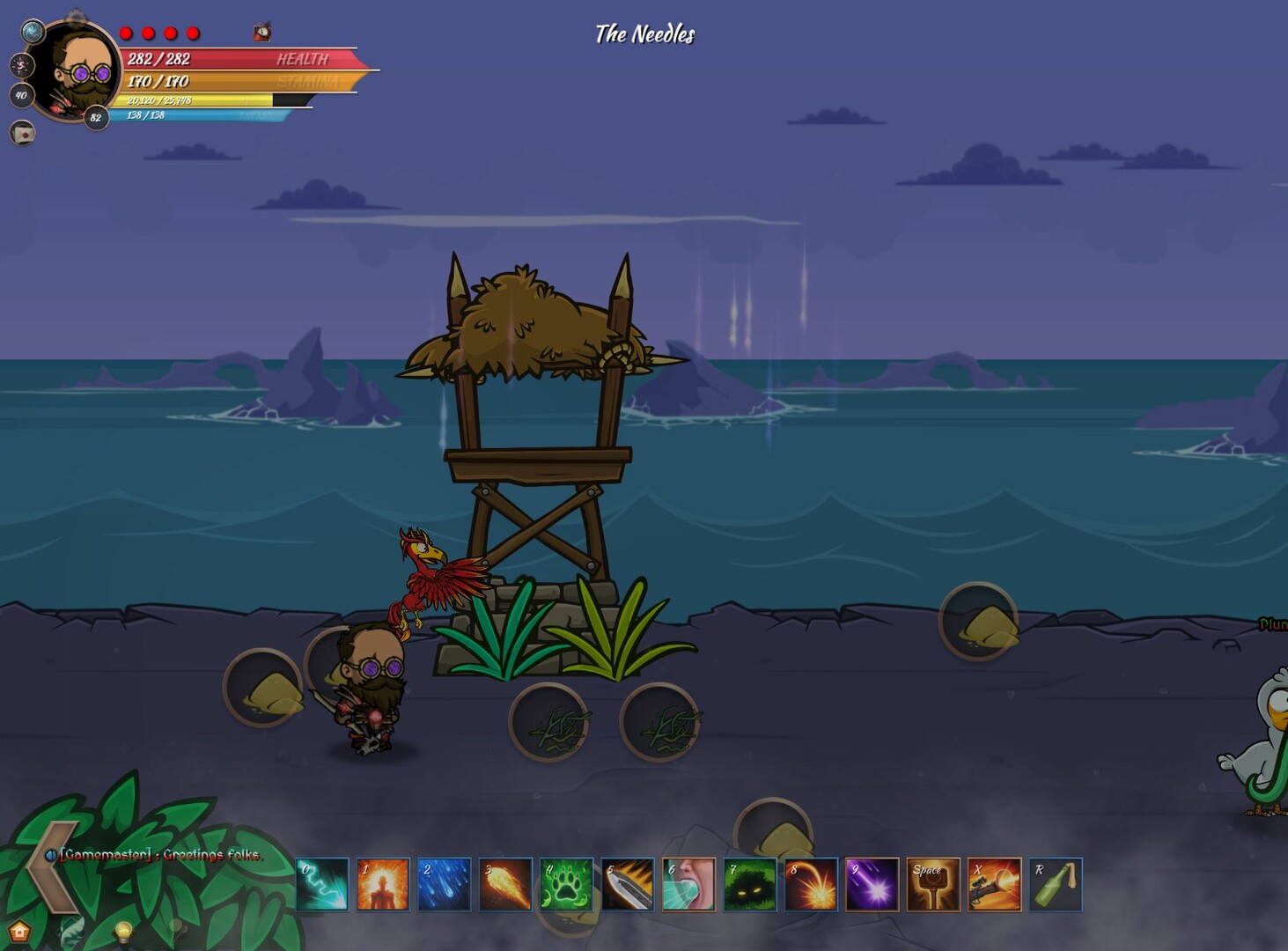Select the lightning ability in hotbar slot 0
Image resolution: width=1288 pixels, height=951 pixels.
pos(320,885)
